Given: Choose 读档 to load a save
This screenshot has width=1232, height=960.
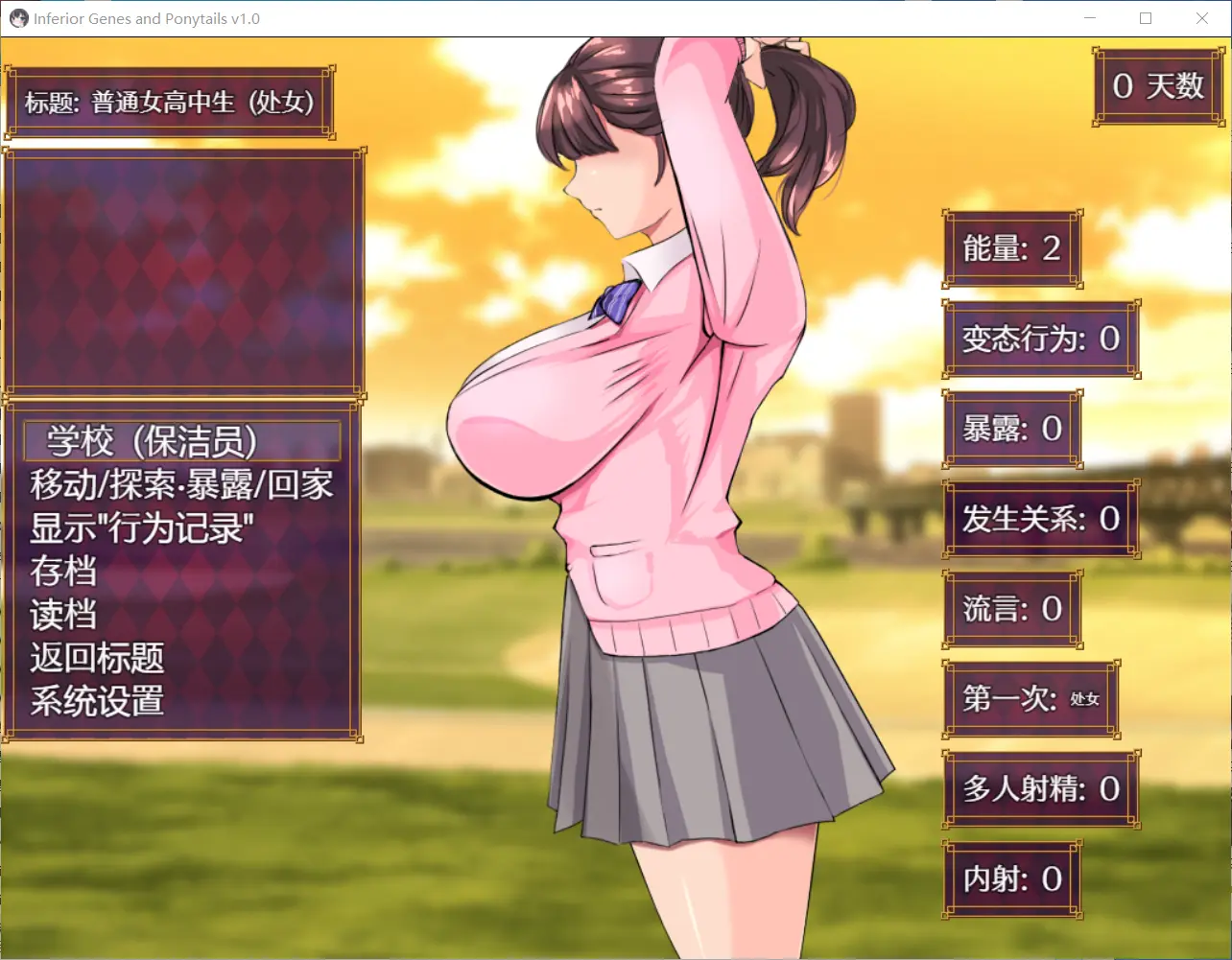Looking at the screenshot, I should pos(63,615).
